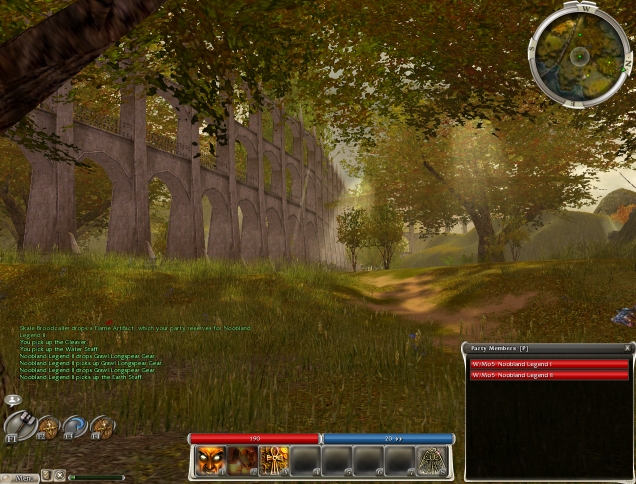Open the chat speech bubble button
This screenshot has height=484, width=636.
pyautogui.click(x=13, y=400)
